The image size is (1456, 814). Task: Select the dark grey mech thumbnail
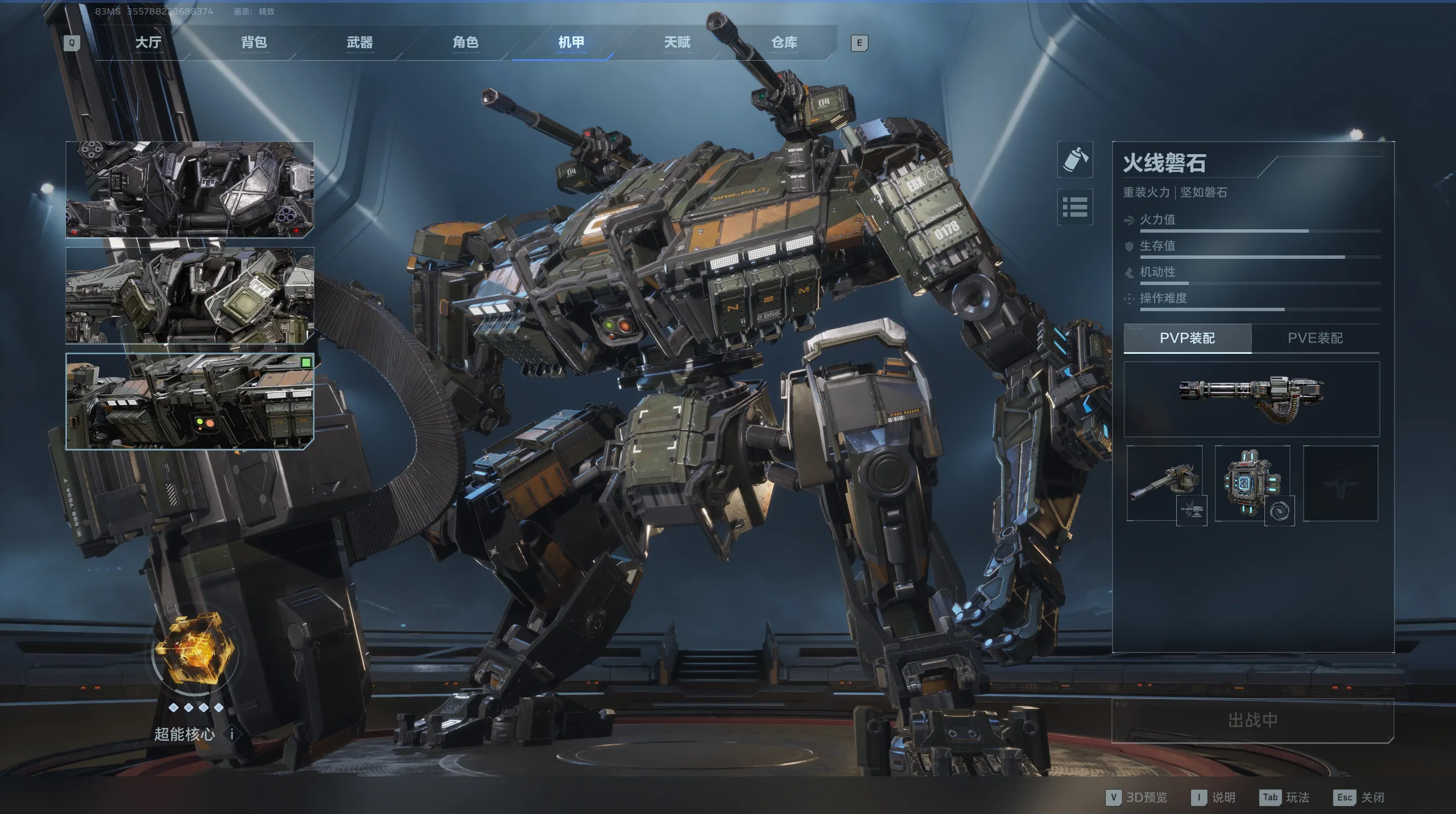[x=190, y=189]
